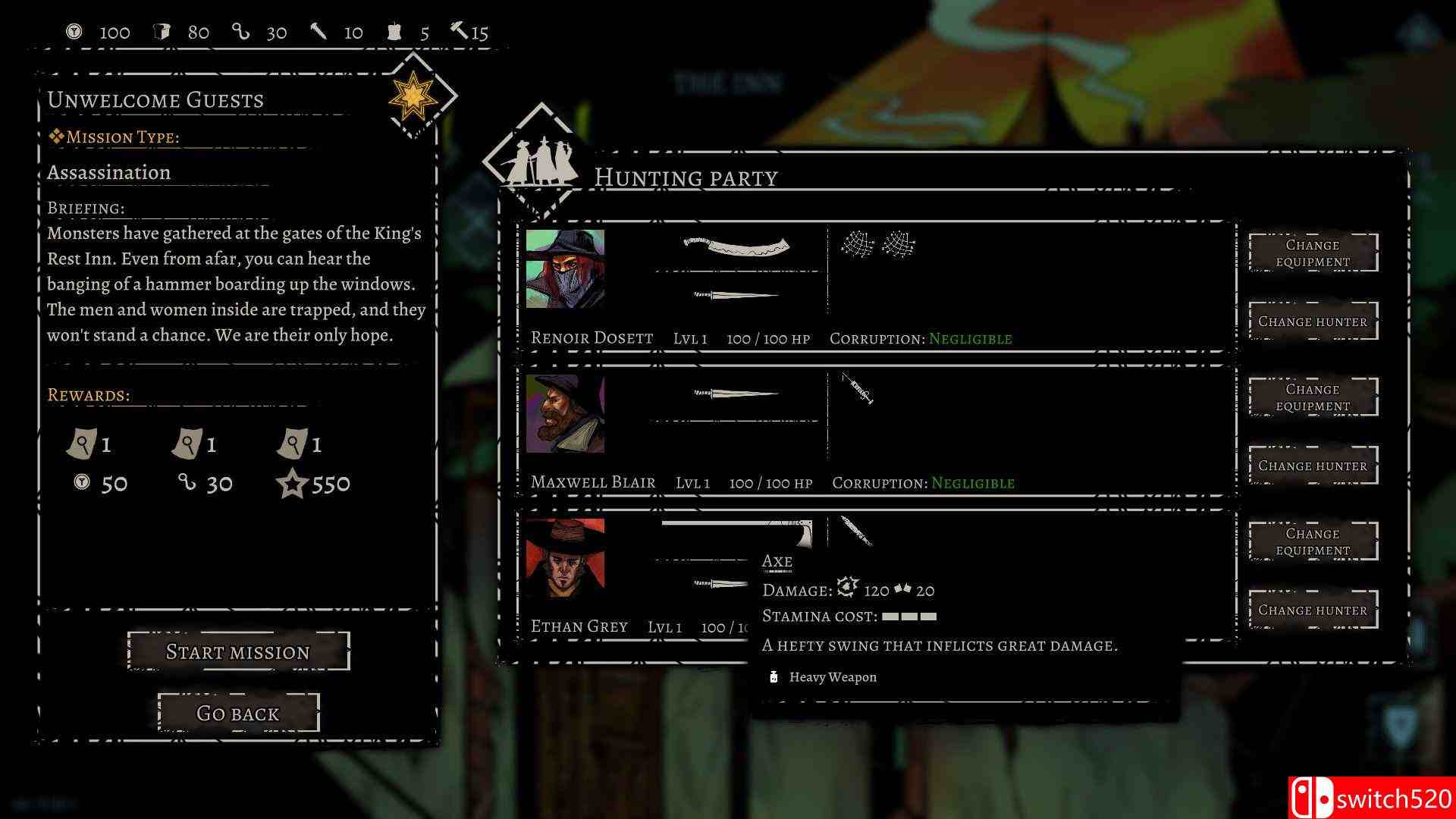Click the rope hook resource icon showing 30

click(241, 31)
